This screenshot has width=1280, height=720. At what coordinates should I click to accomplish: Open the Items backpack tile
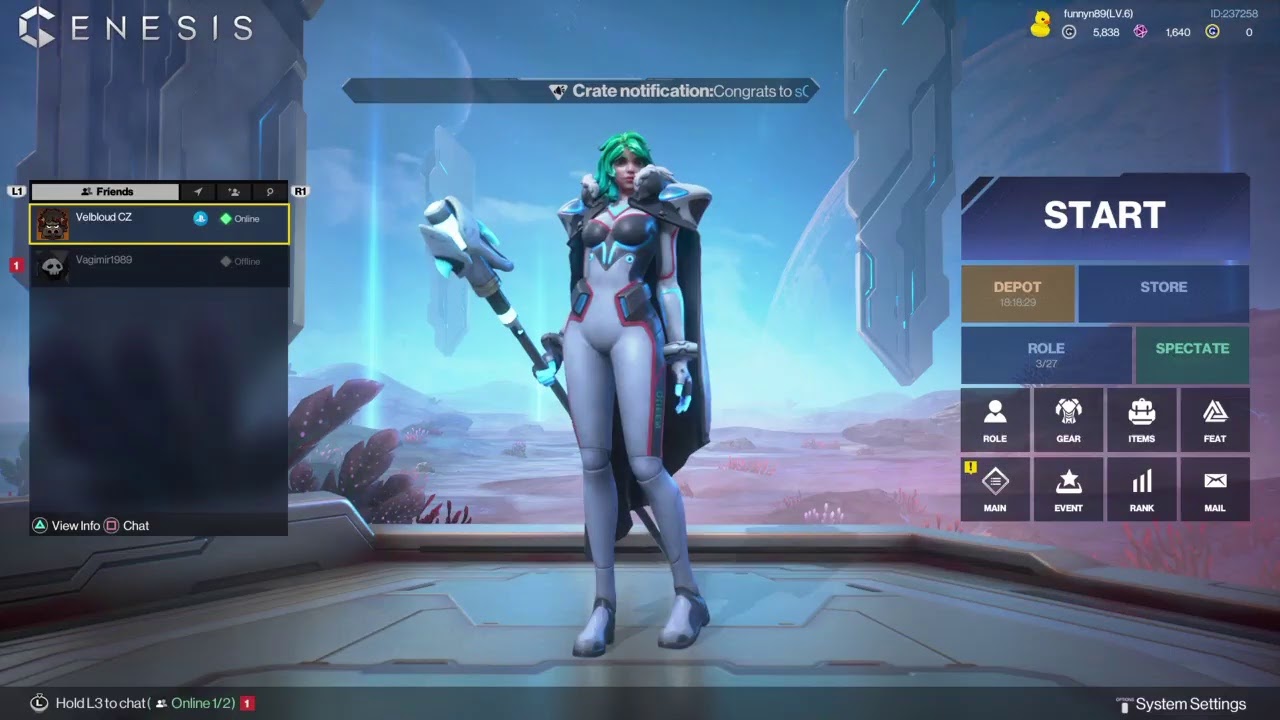1141,420
